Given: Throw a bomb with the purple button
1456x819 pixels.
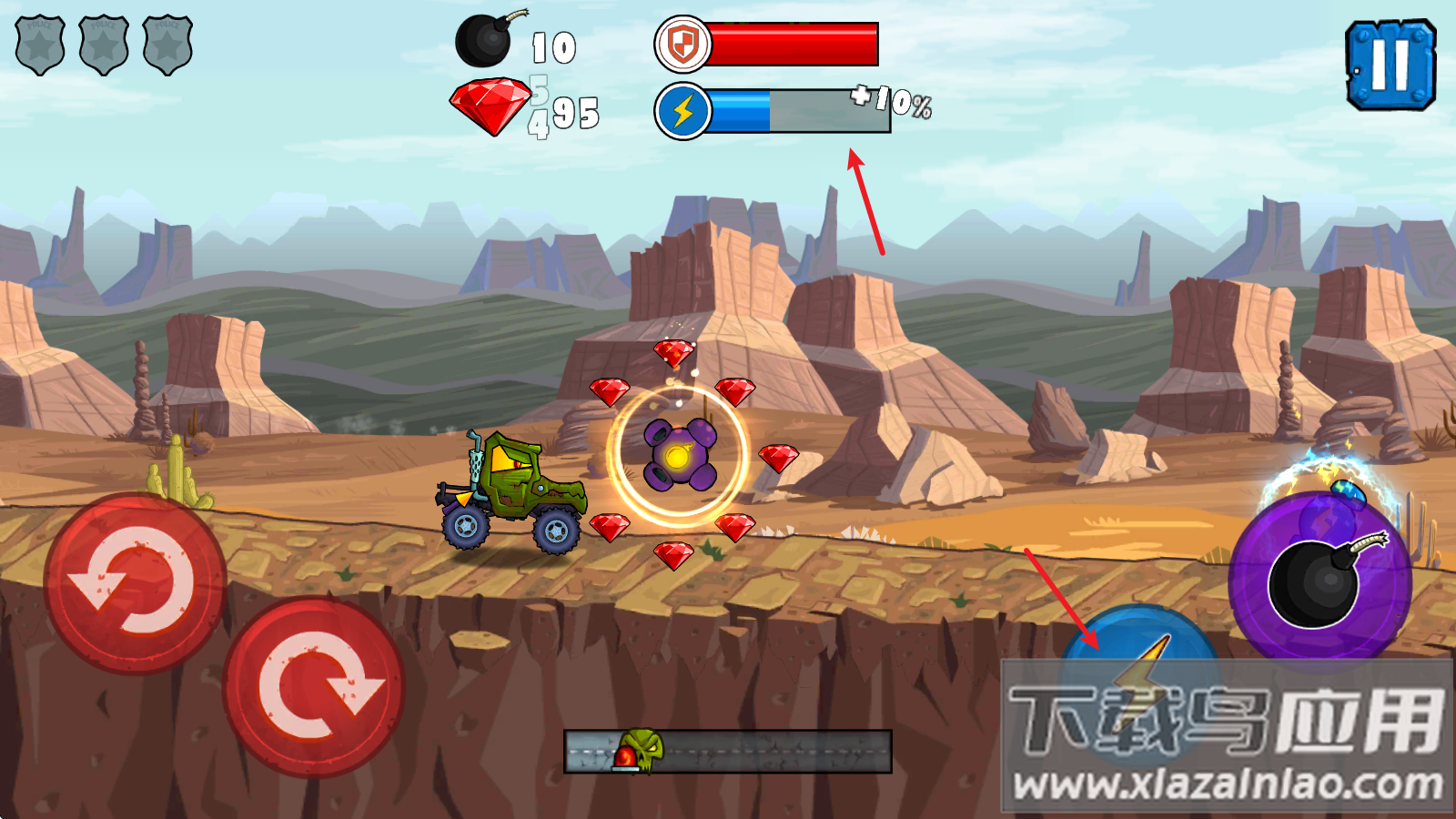Looking at the screenshot, I should coord(1320,580).
